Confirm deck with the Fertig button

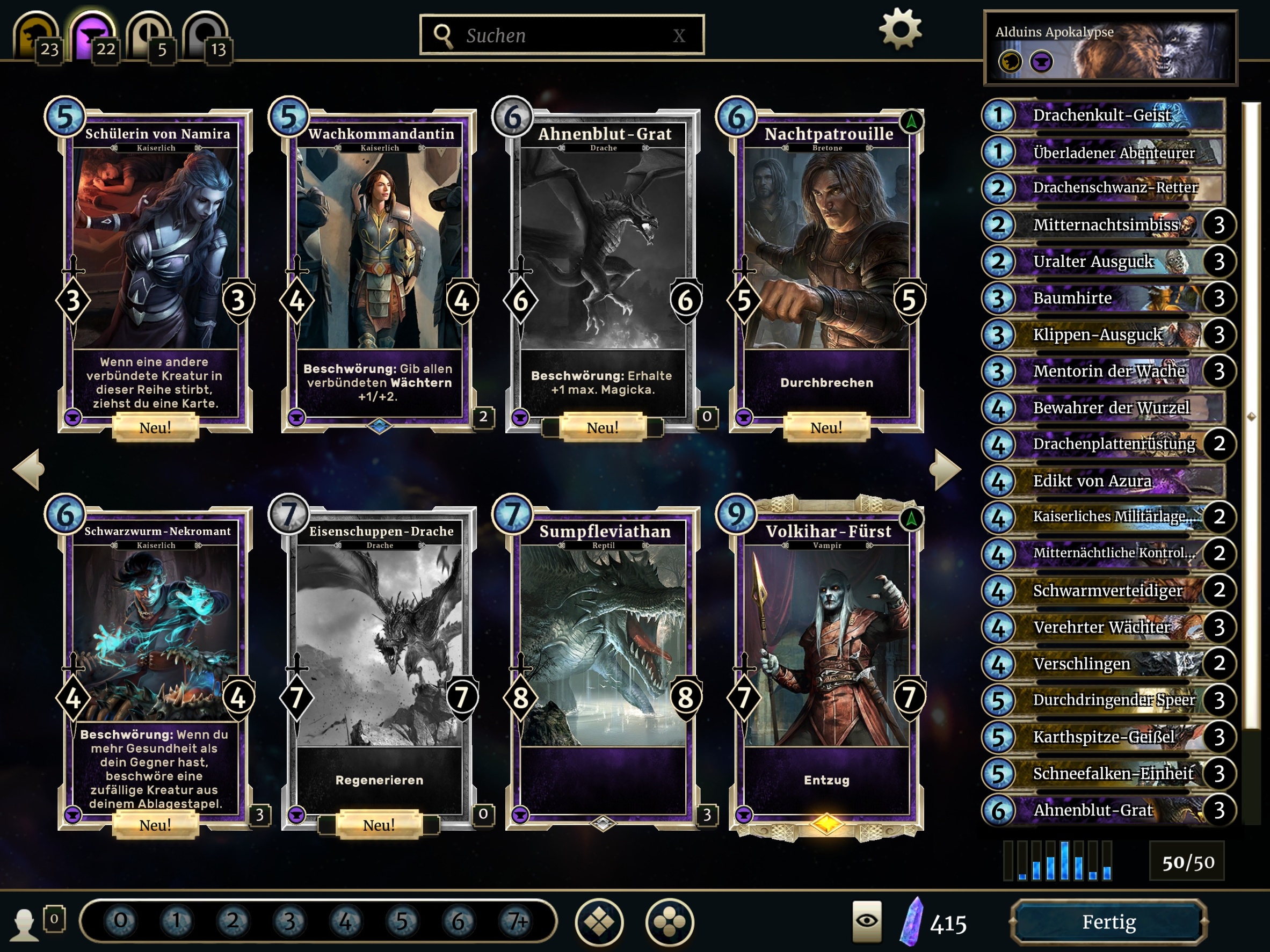1109,922
